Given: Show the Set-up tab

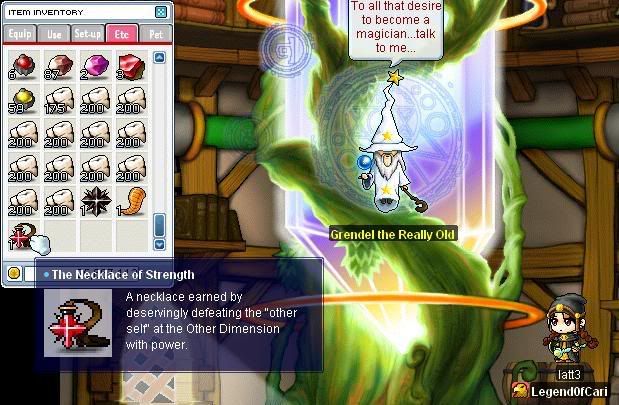Looking at the screenshot, I should (x=88, y=34).
